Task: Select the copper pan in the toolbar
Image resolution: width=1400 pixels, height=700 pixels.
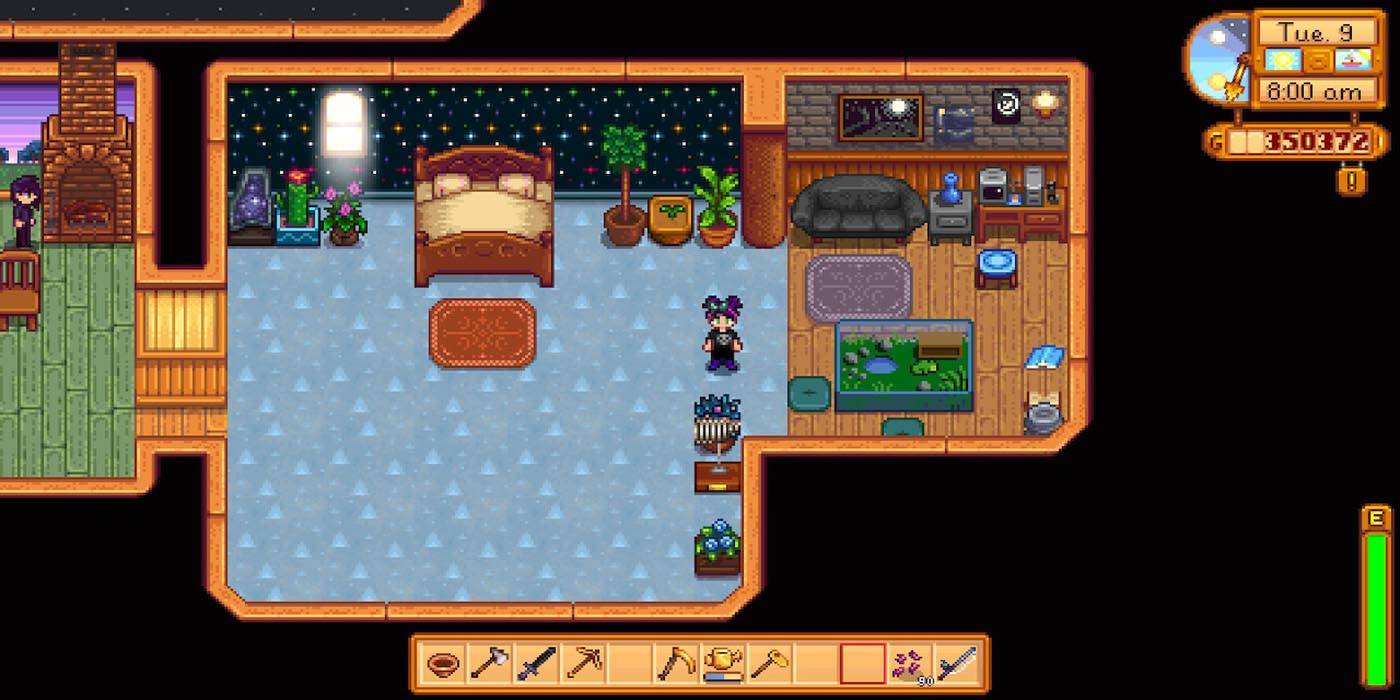Action: click(441, 663)
